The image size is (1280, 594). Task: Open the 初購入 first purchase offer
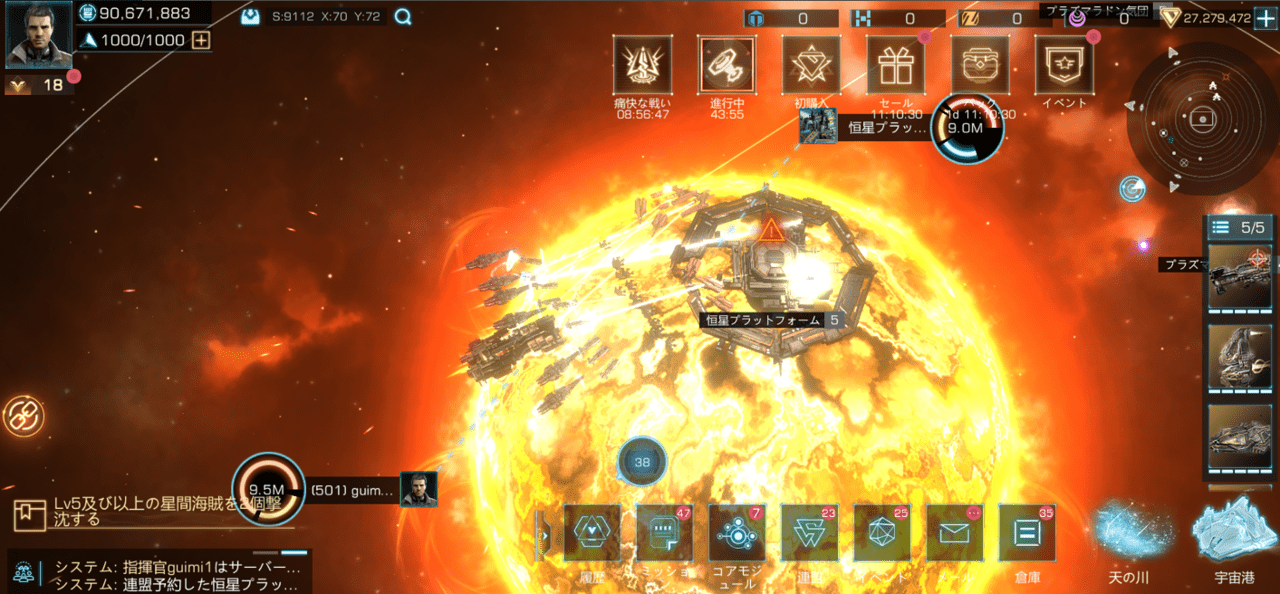click(x=811, y=65)
